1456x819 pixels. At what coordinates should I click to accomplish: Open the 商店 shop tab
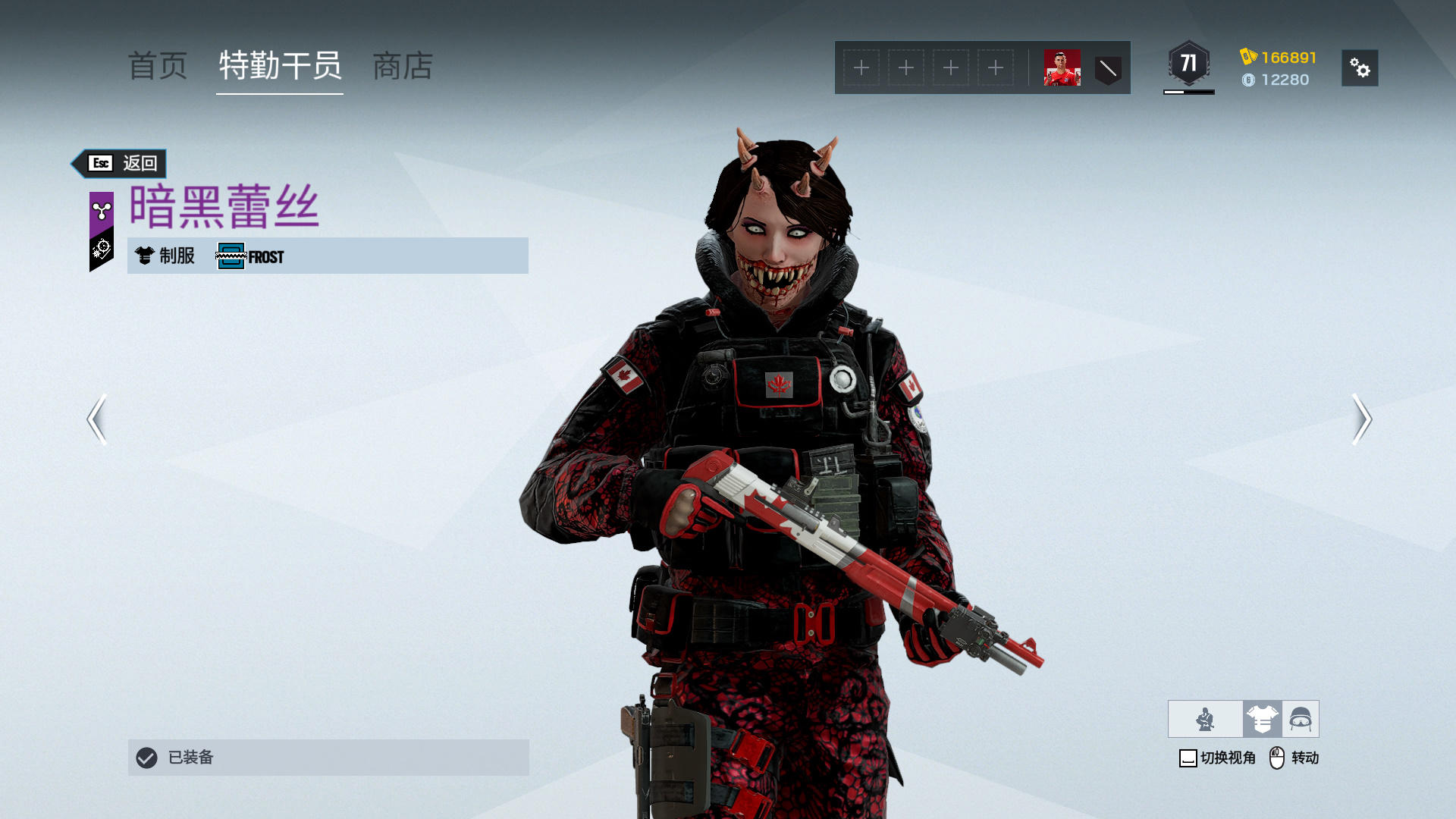[x=403, y=67]
